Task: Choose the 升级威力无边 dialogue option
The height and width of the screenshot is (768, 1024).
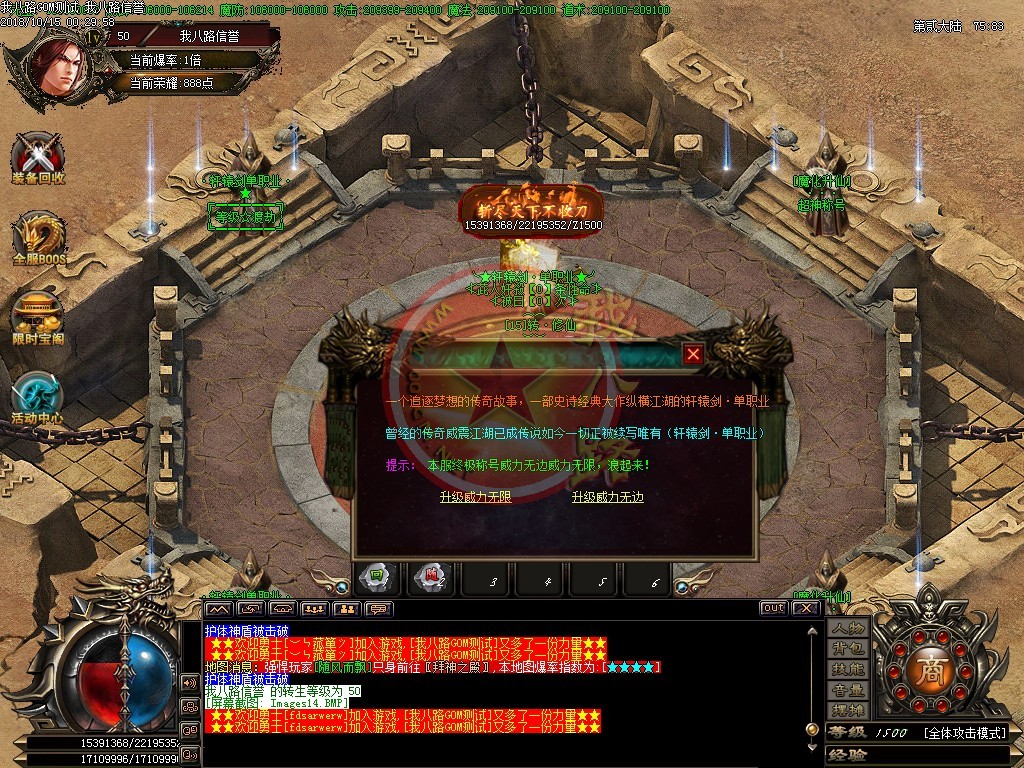Action: click(x=607, y=497)
